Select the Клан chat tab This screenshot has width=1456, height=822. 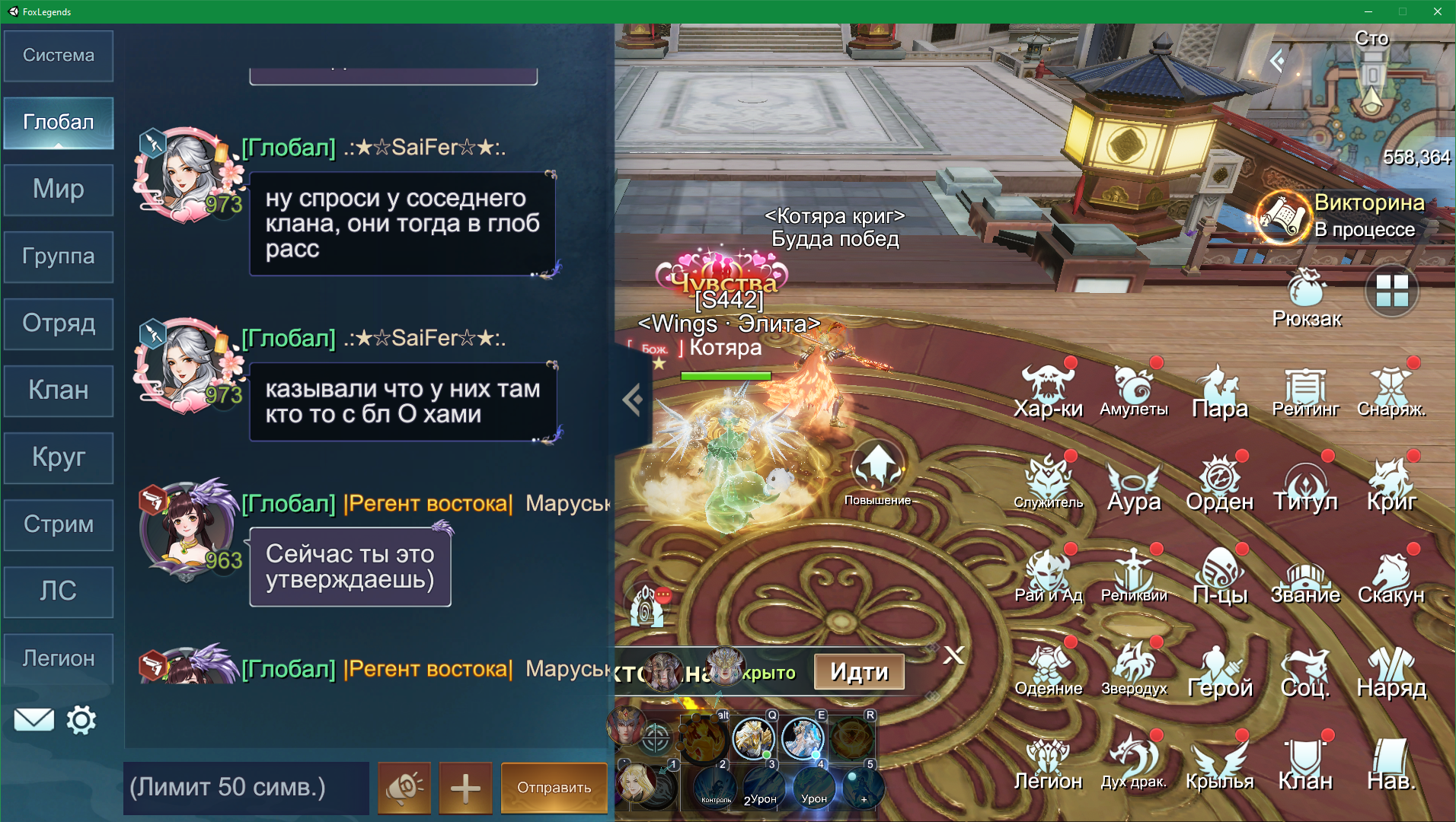(59, 390)
